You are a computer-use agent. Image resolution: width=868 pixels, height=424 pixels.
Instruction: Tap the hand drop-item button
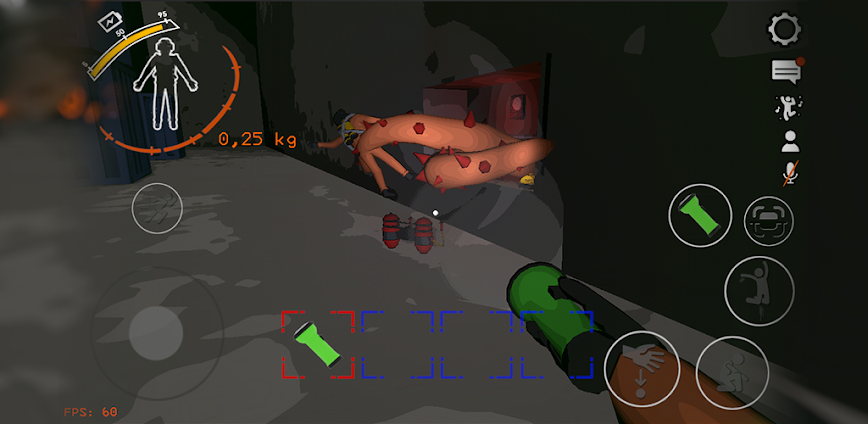coord(642,367)
